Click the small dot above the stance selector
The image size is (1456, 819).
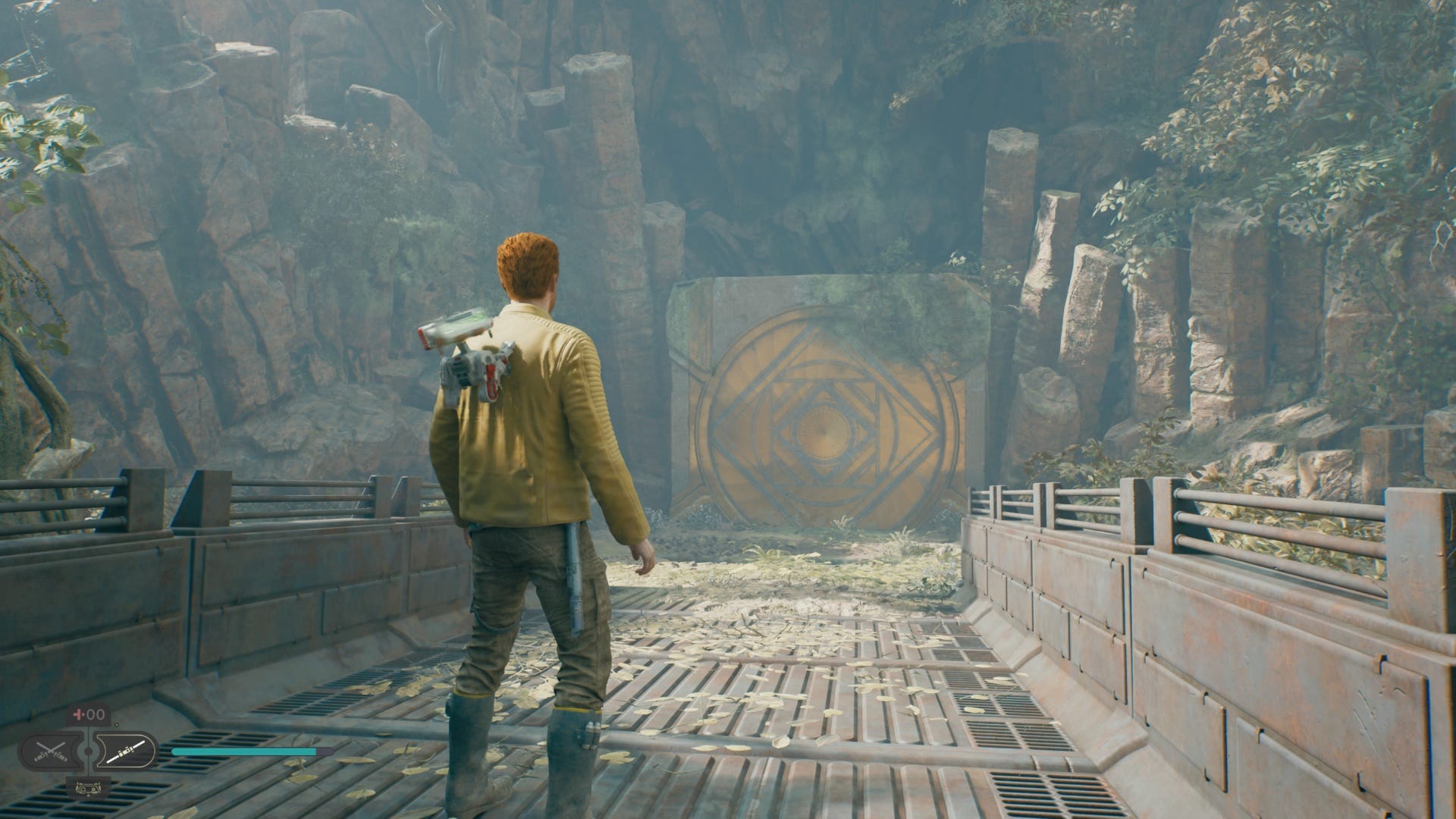pyautogui.click(x=117, y=724)
